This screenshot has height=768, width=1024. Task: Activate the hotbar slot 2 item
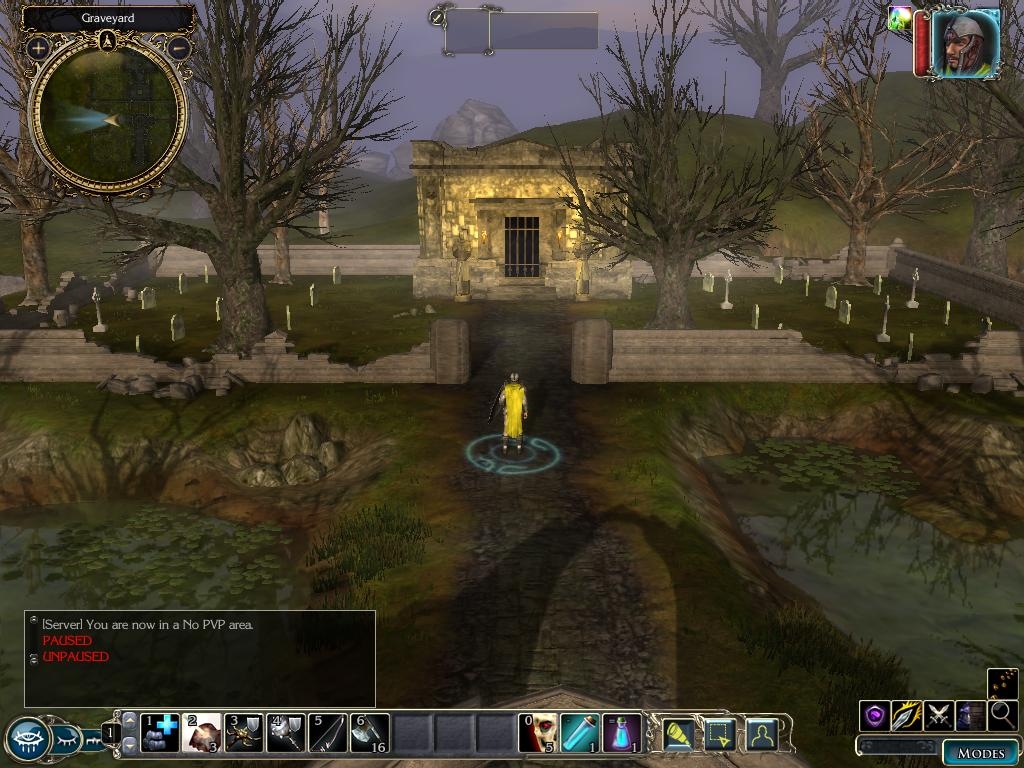(x=203, y=733)
